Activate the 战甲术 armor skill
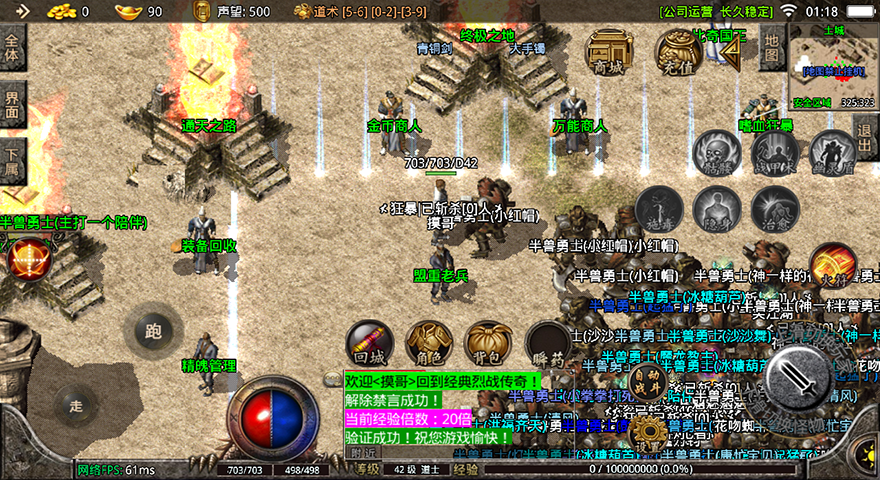Viewport: 880px width, 480px height. [775, 153]
